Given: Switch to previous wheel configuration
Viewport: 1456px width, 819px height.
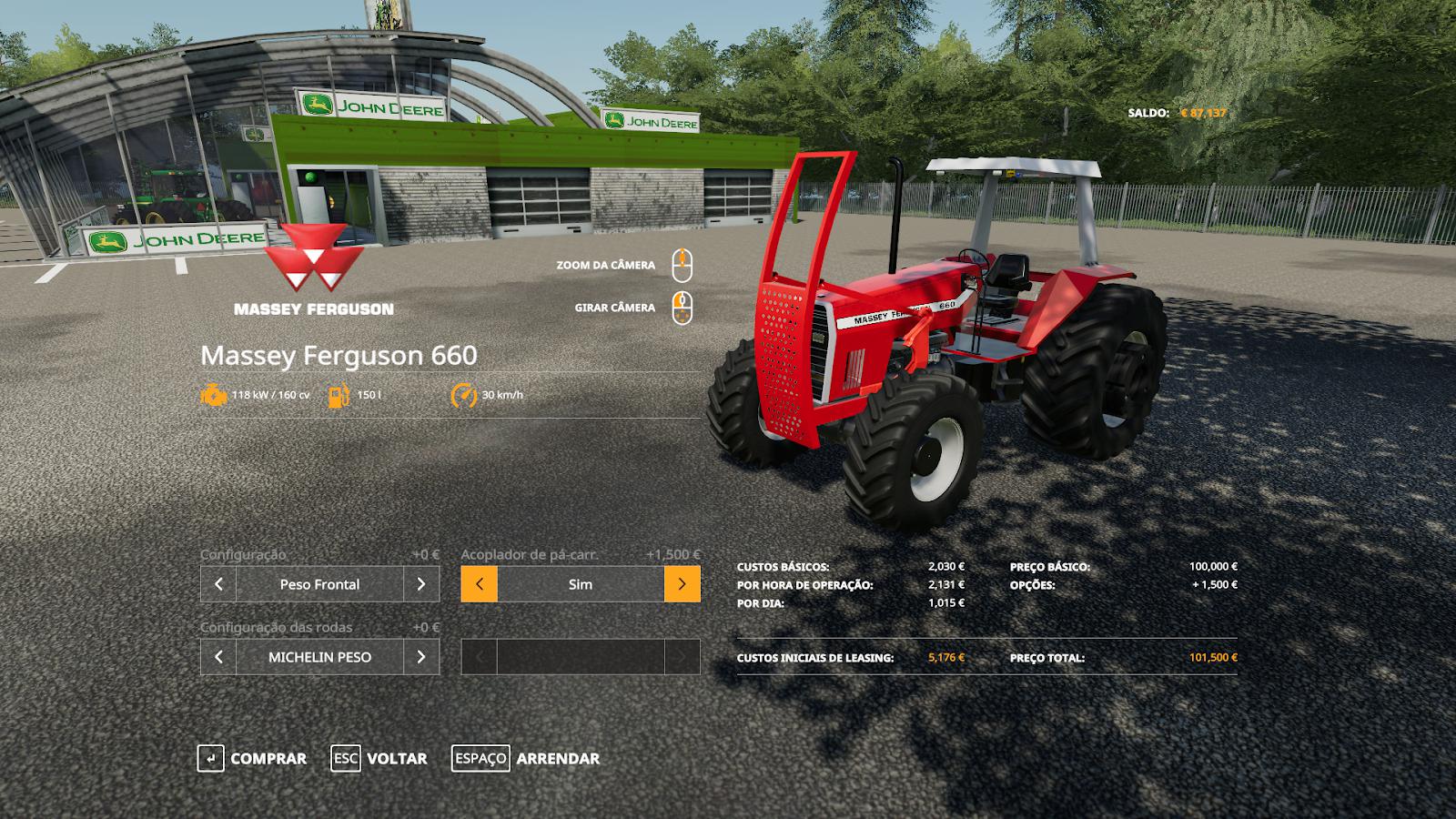Looking at the screenshot, I should pyautogui.click(x=218, y=657).
